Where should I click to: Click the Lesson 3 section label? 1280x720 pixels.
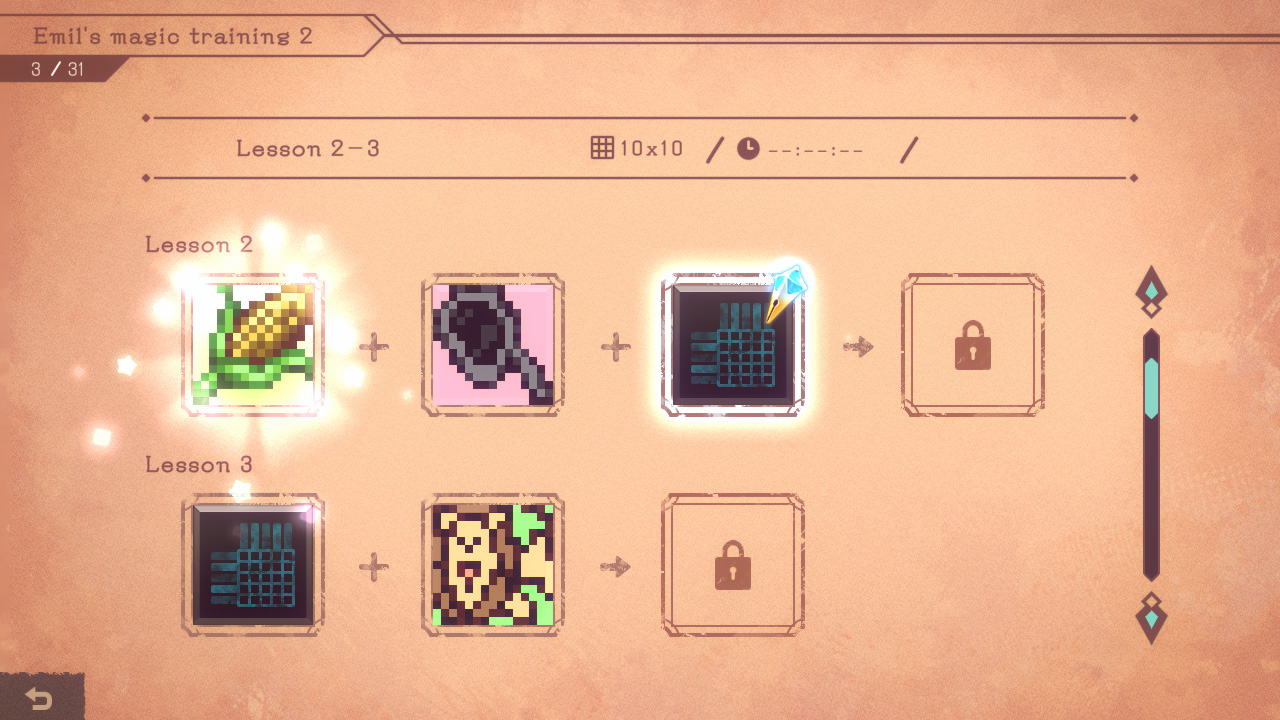click(x=199, y=464)
